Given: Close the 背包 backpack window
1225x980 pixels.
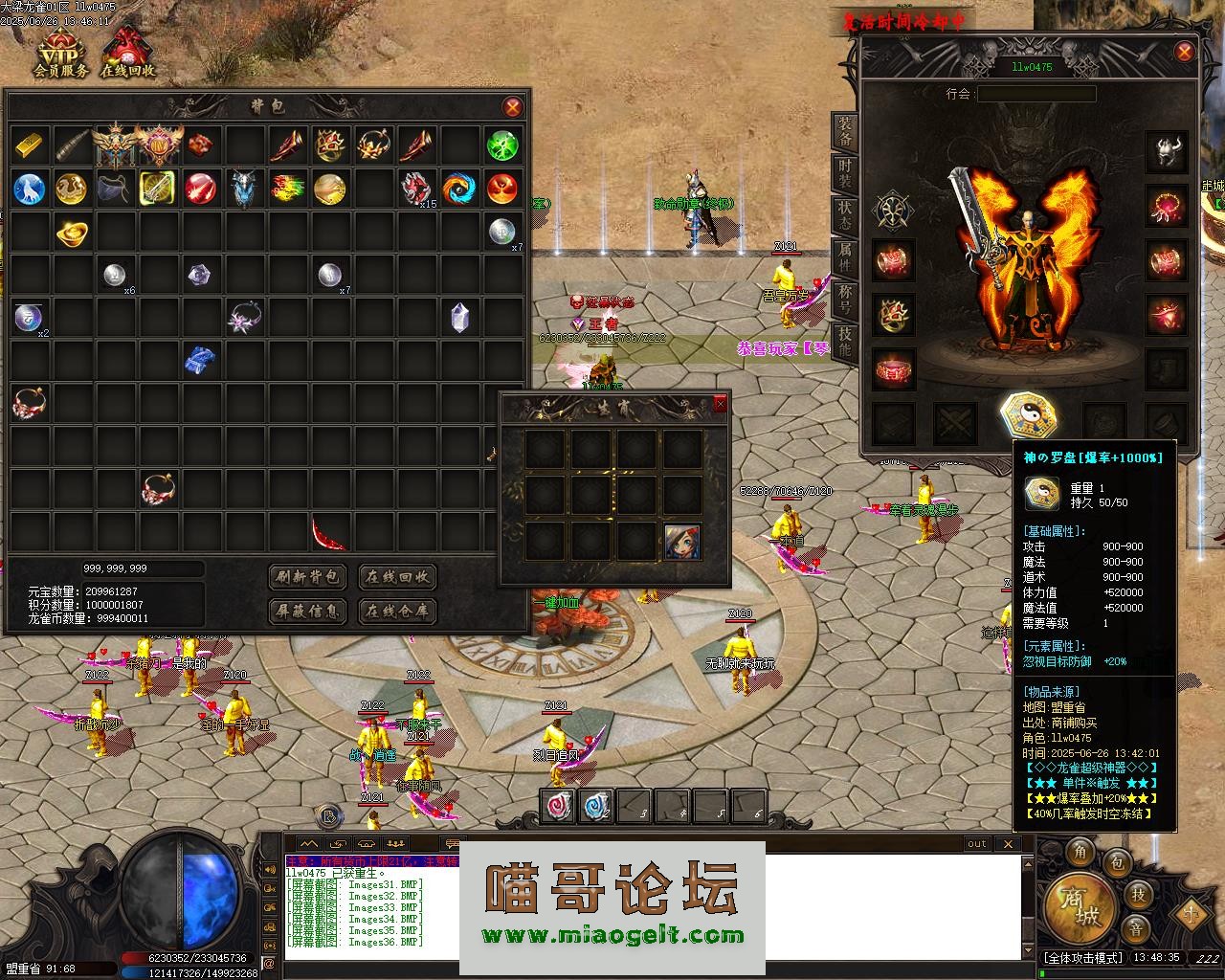Looking at the screenshot, I should pyautogui.click(x=513, y=106).
